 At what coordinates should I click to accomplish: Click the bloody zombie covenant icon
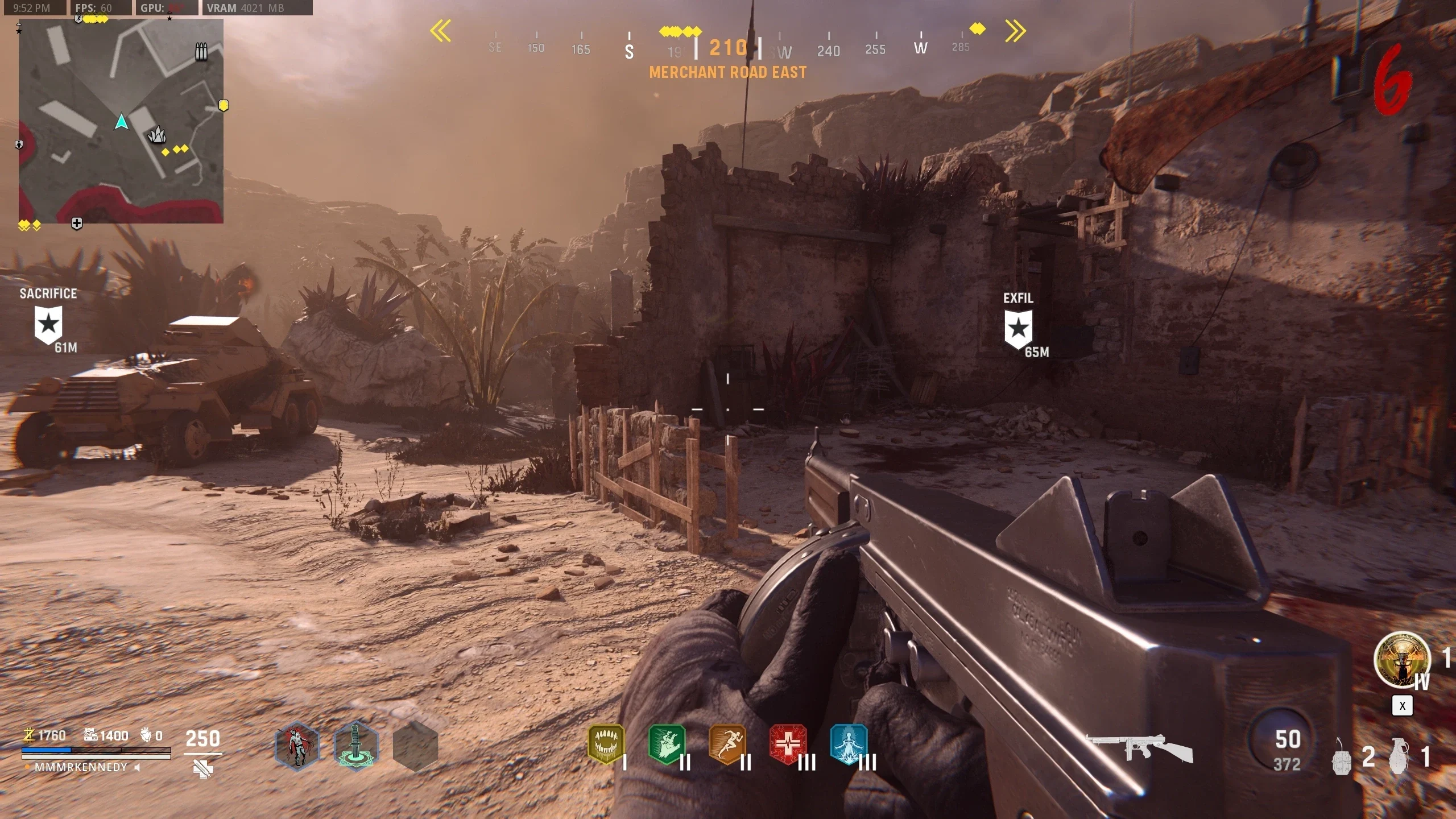click(297, 746)
